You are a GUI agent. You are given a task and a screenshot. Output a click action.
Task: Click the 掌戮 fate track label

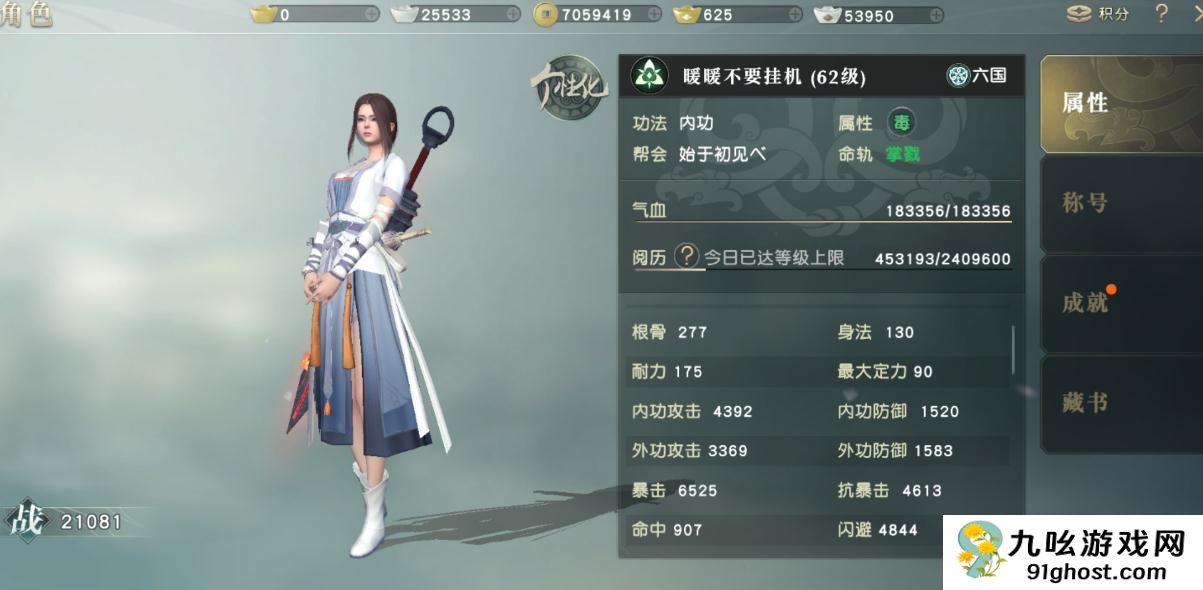tap(900, 155)
